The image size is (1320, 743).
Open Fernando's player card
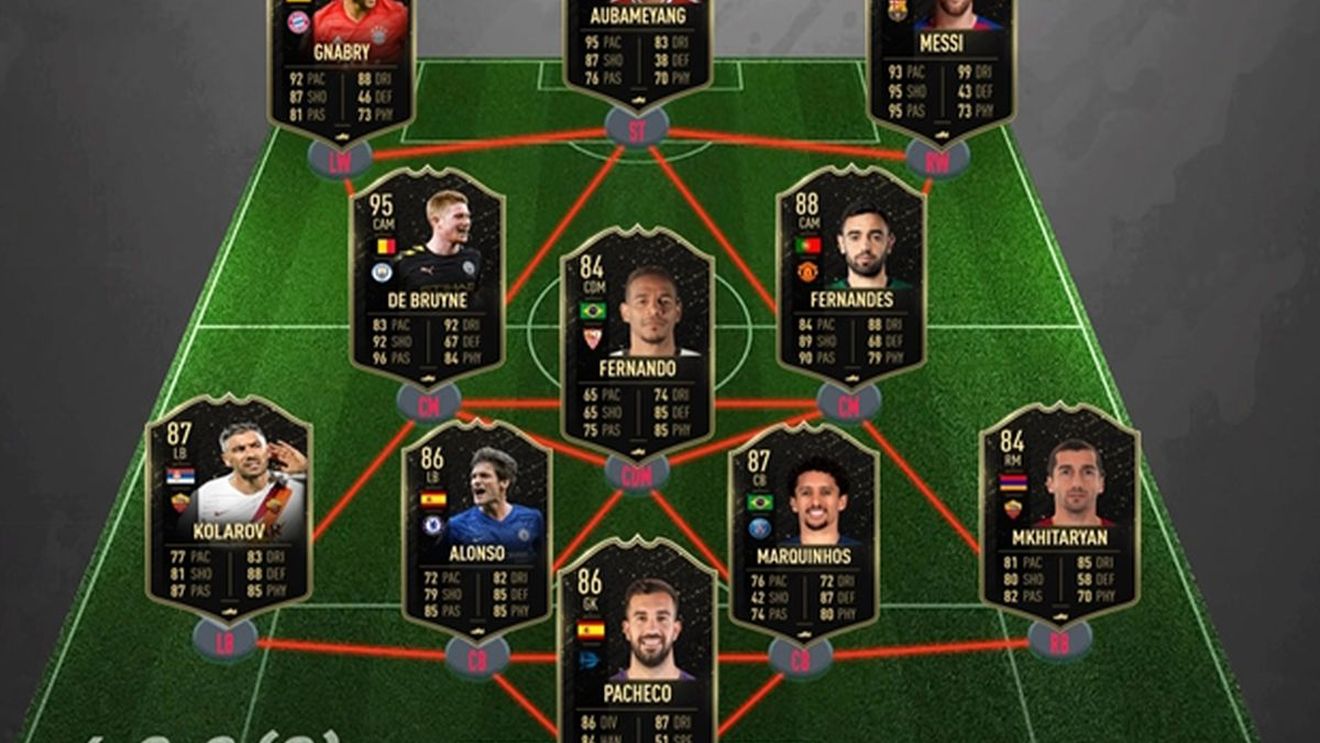(640, 330)
